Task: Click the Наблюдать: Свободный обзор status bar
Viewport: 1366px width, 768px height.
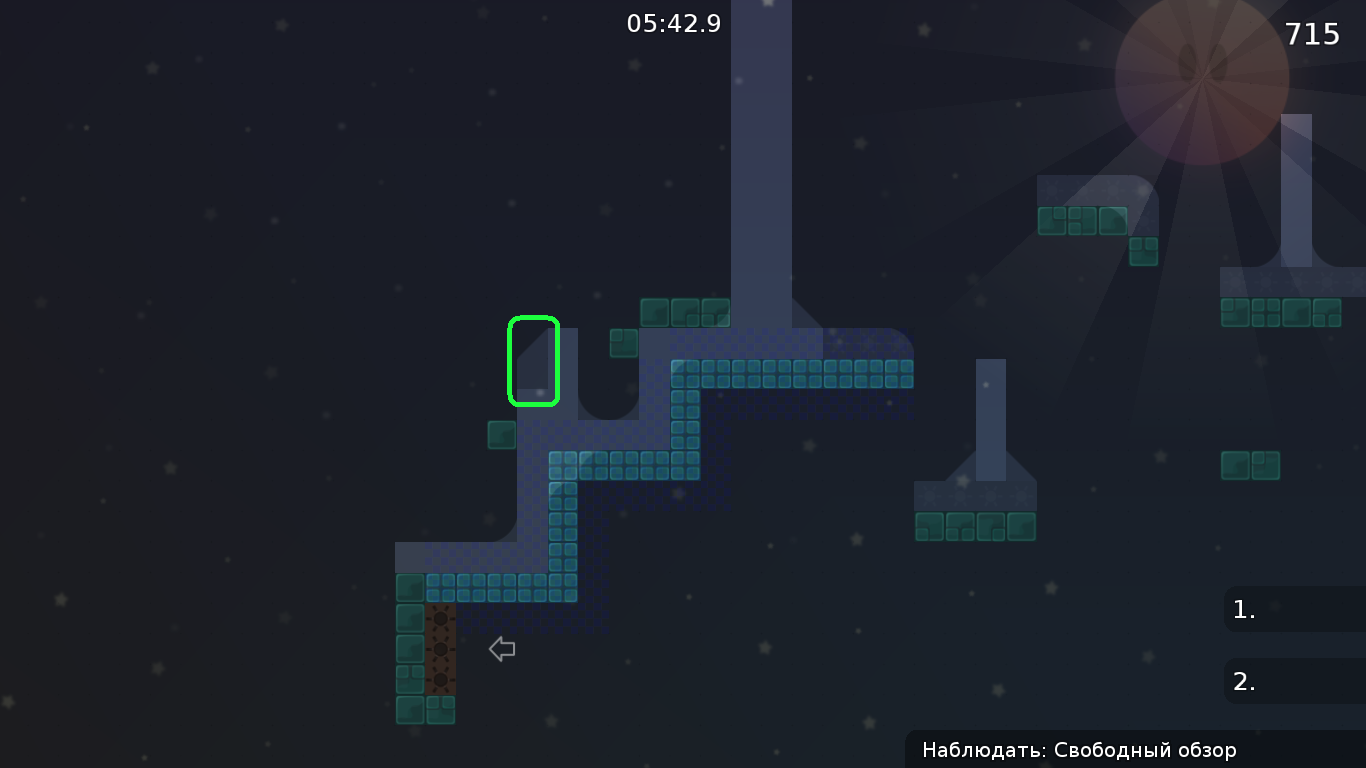Action: (1078, 750)
